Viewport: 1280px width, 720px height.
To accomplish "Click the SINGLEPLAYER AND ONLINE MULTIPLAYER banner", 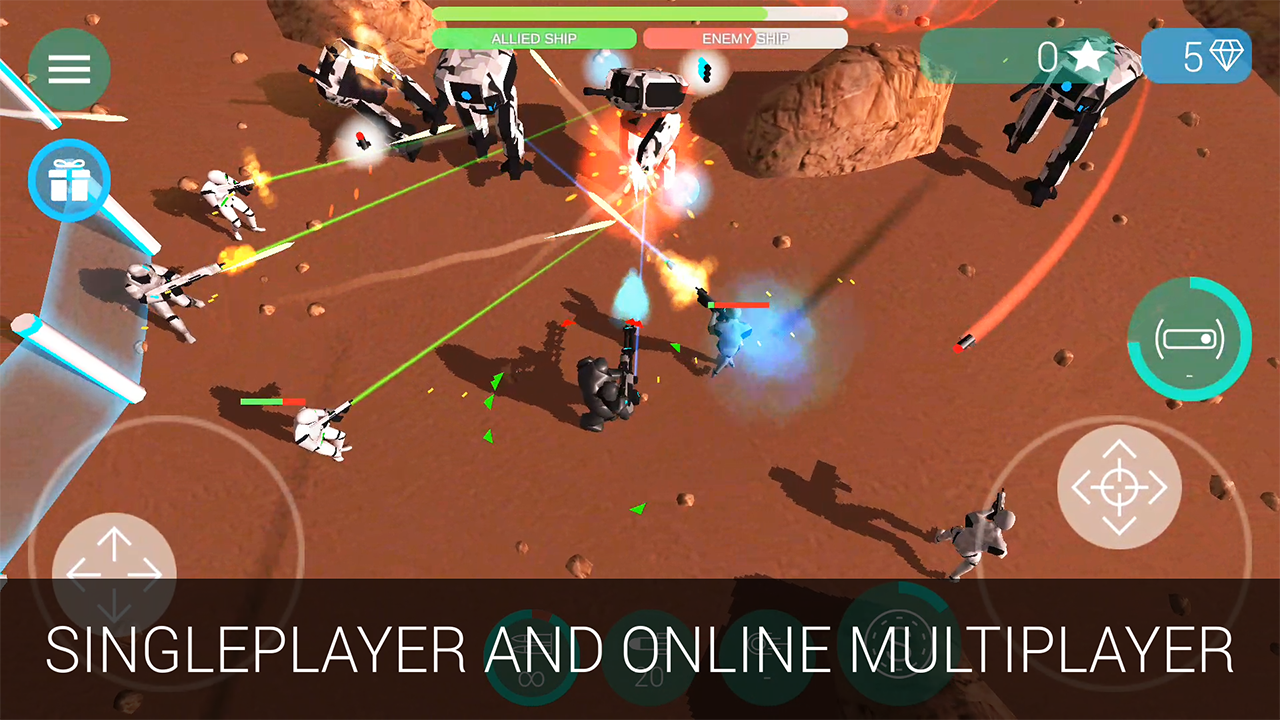I will click(640, 651).
